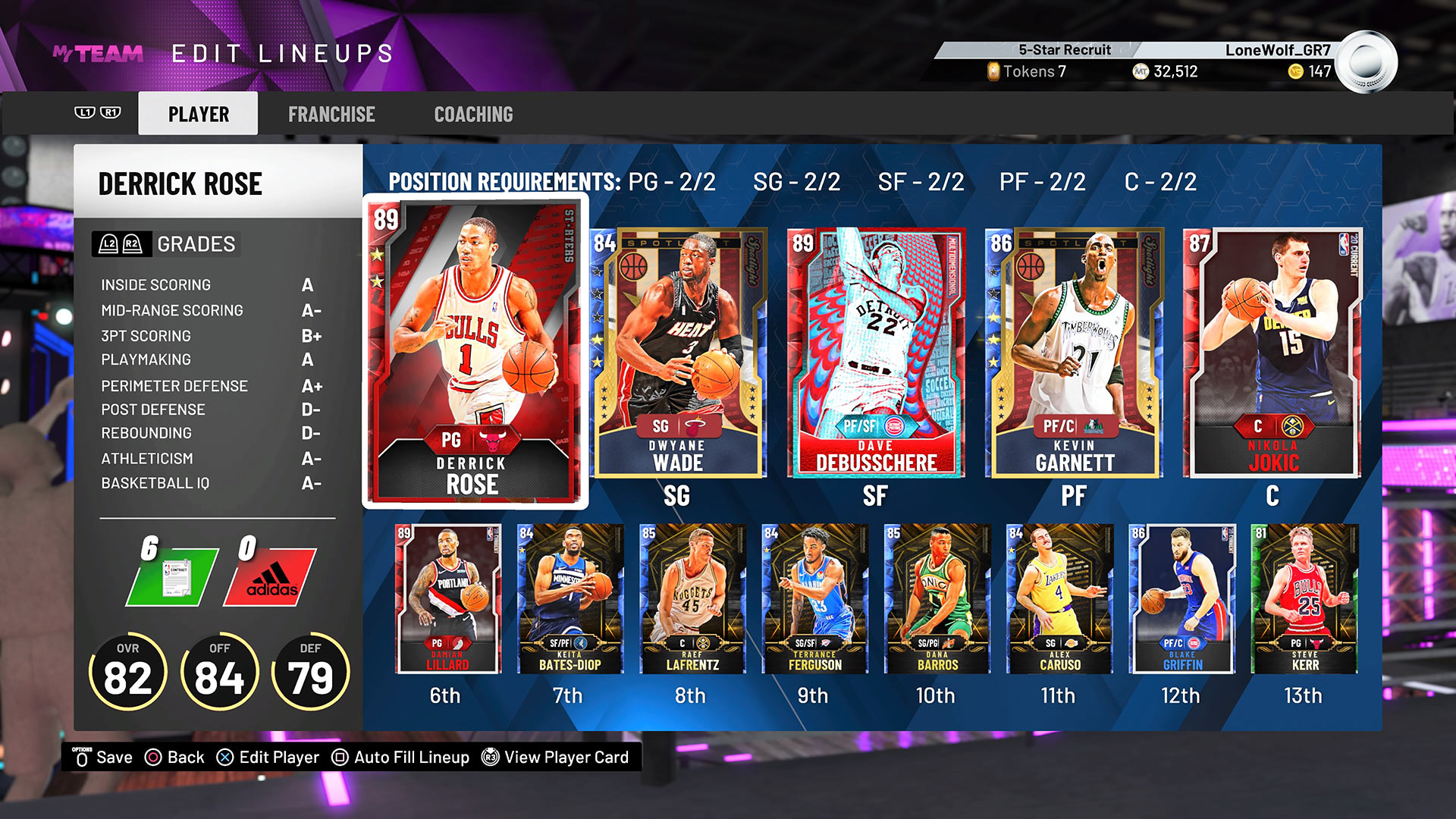The image size is (1456, 819).
Task: Click the OVR 82 rating circle
Action: coord(130,670)
